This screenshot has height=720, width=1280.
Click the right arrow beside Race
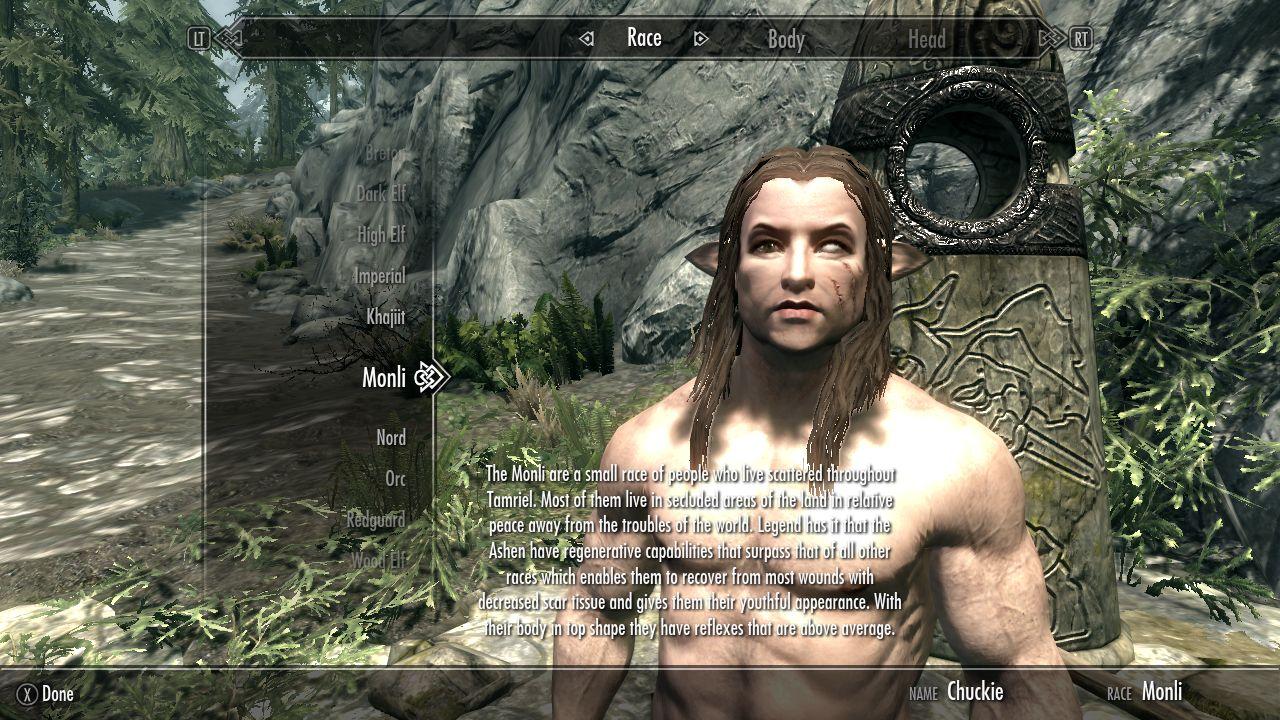pyautogui.click(x=701, y=39)
